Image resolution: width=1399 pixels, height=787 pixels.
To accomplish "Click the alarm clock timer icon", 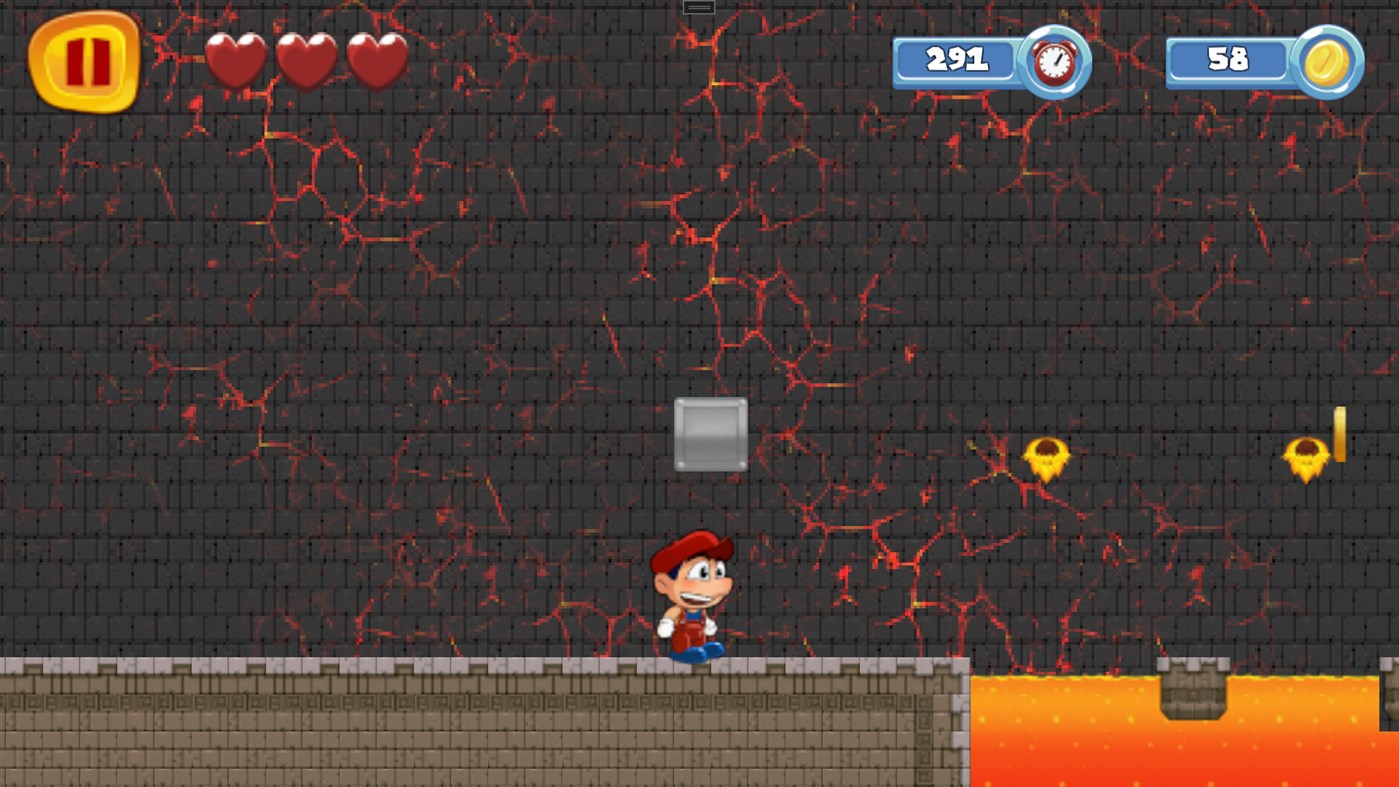I will coord(1052,61).
